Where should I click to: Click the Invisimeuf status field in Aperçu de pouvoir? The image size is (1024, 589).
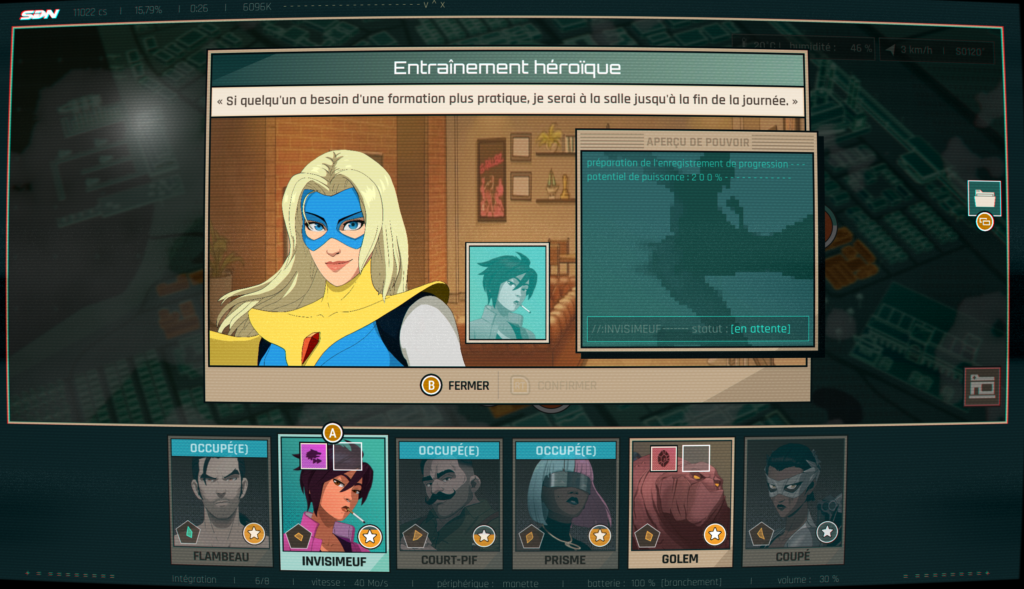pyautogui.click(x=697, y=328)
